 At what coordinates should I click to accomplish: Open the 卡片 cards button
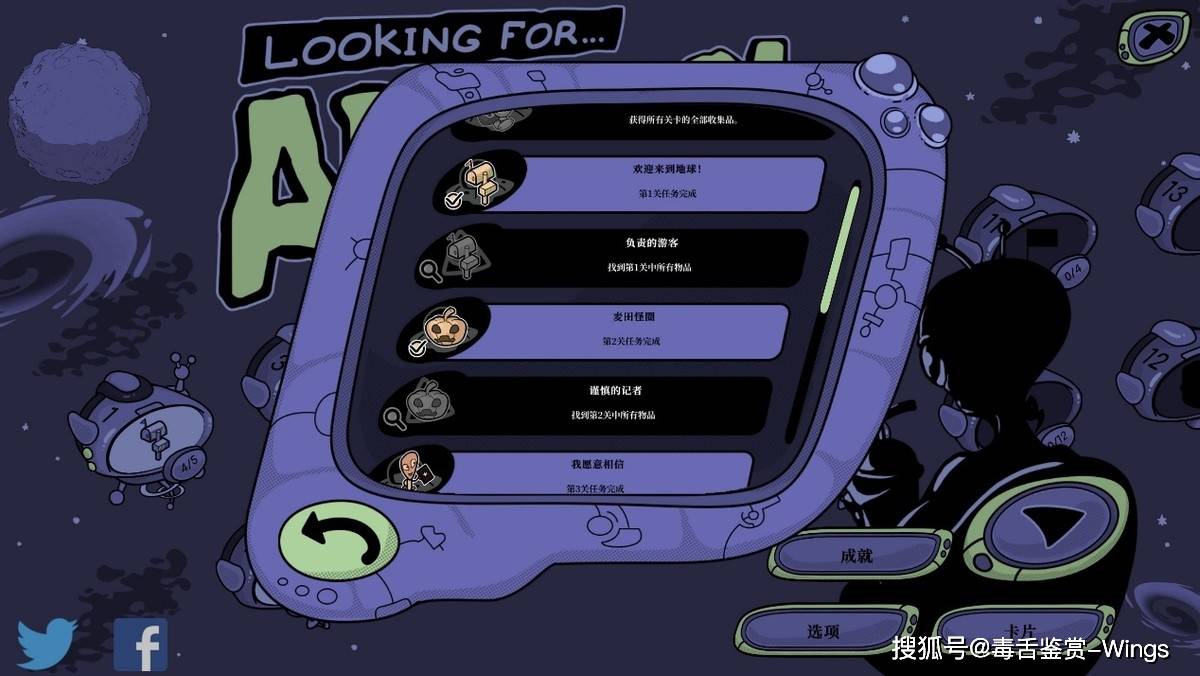1020,631
